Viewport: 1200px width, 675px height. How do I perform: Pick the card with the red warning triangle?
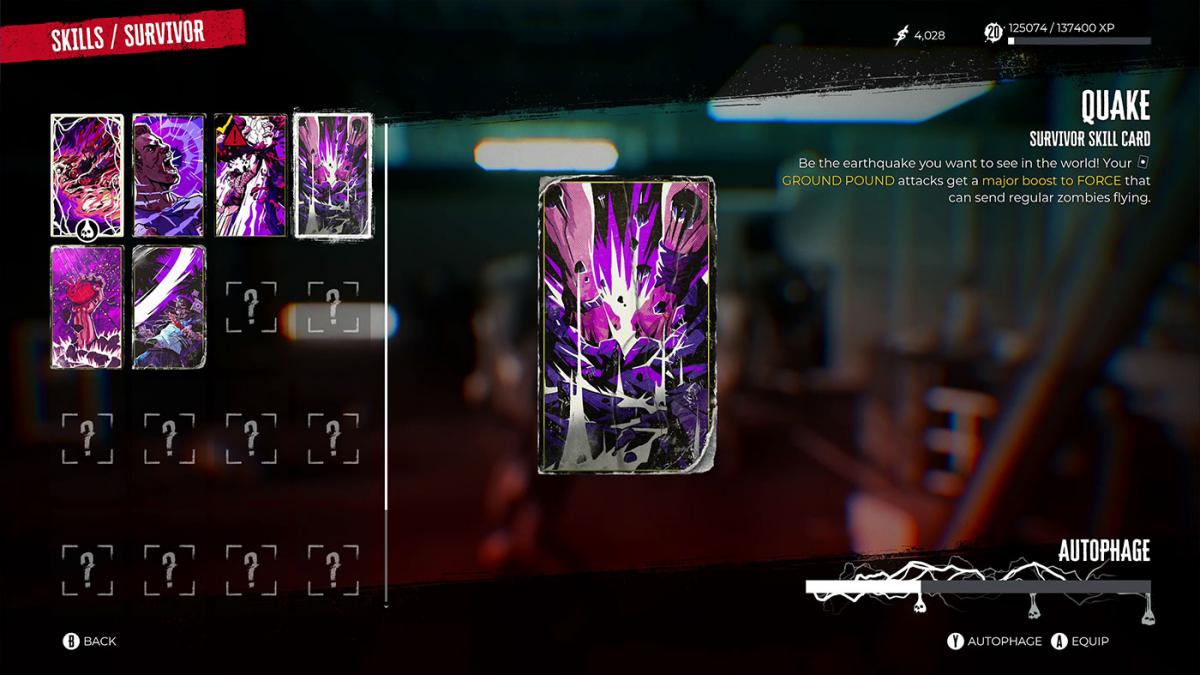[250, 175]
